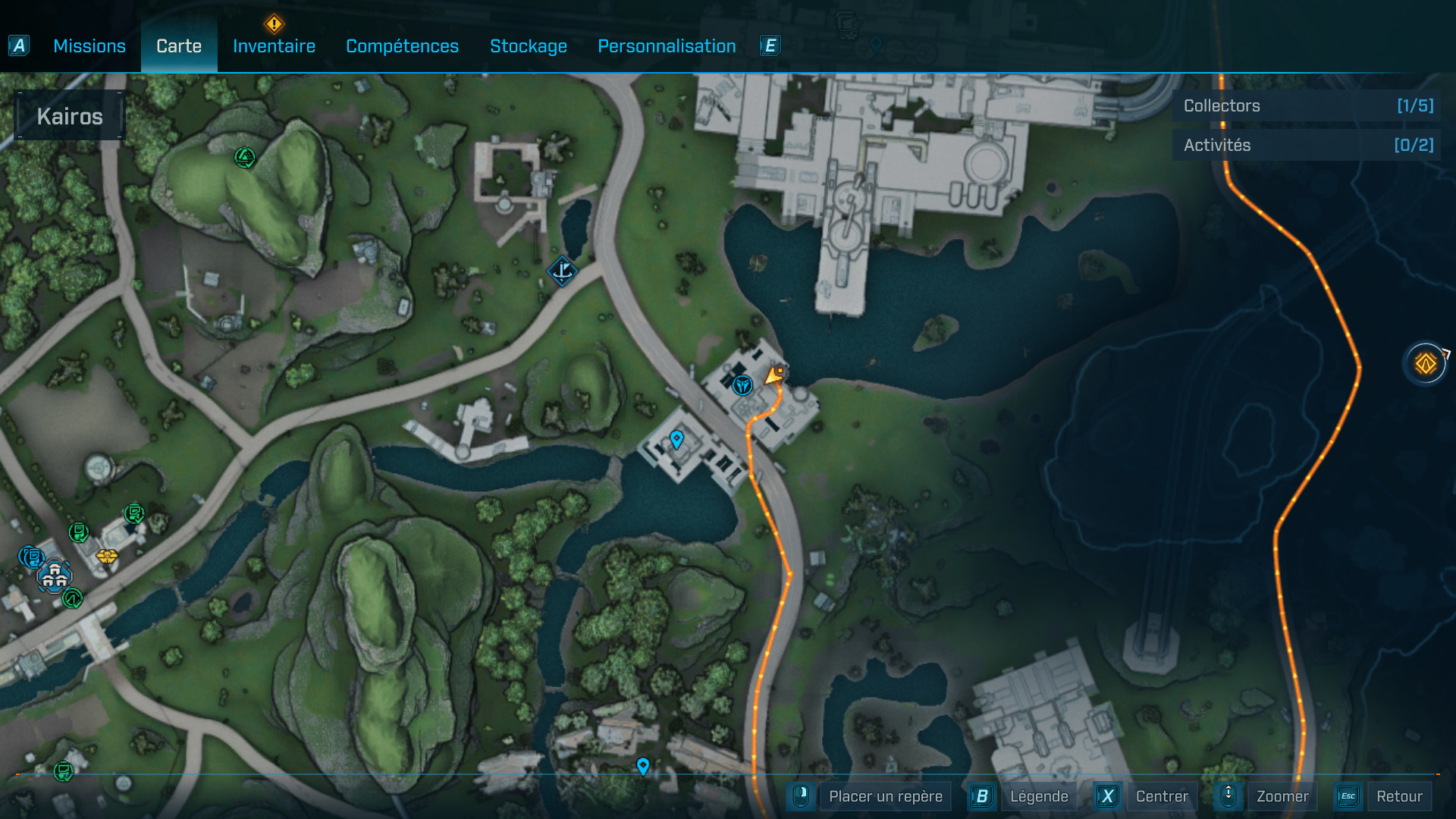Select the Stockage tab
This screenshot has height=819, width=1456.
click(x=529, y=46)
